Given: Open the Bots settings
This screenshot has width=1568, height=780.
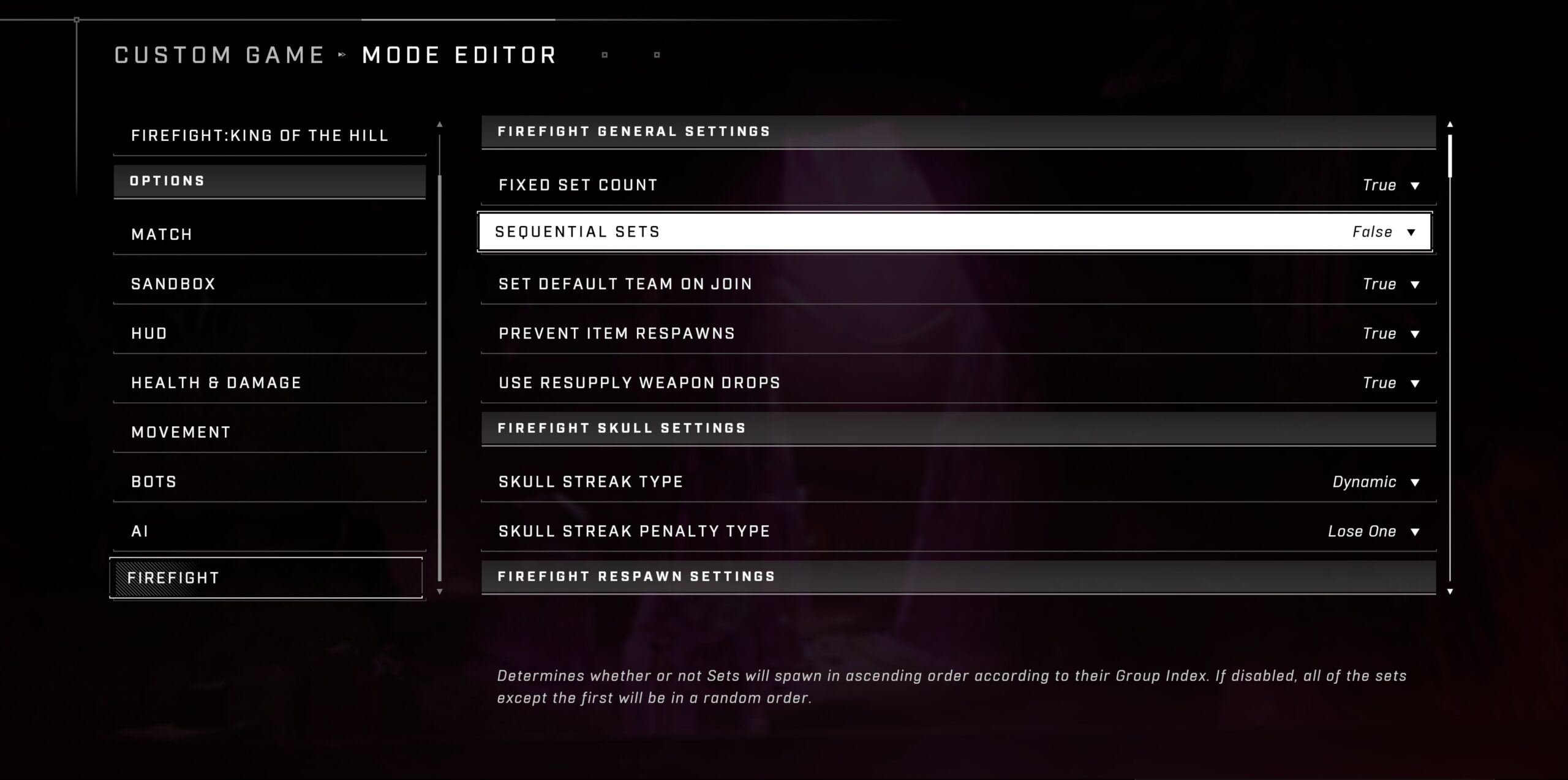Looking at the screenshot, I should pos(269,482).
